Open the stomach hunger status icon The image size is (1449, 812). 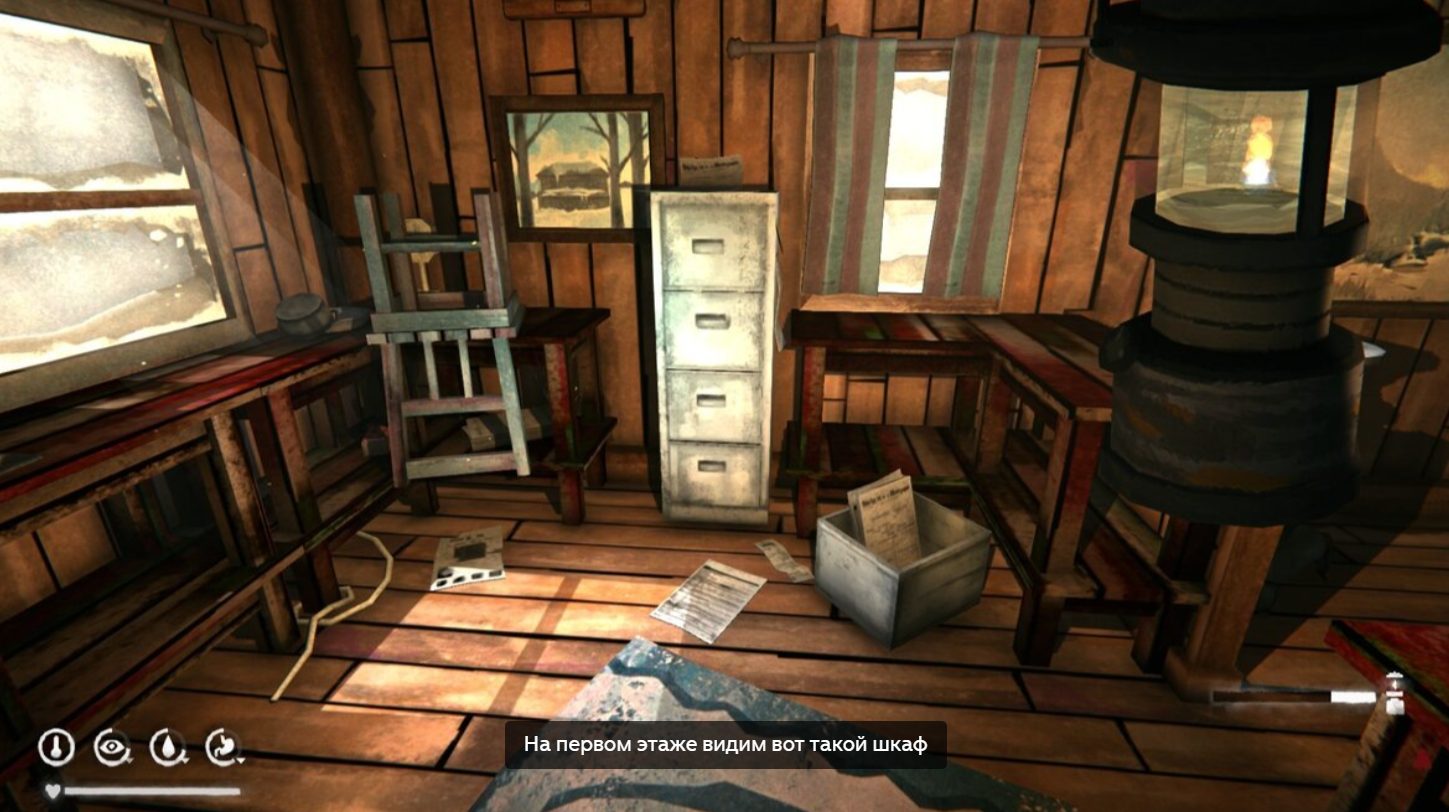point(223,746)
